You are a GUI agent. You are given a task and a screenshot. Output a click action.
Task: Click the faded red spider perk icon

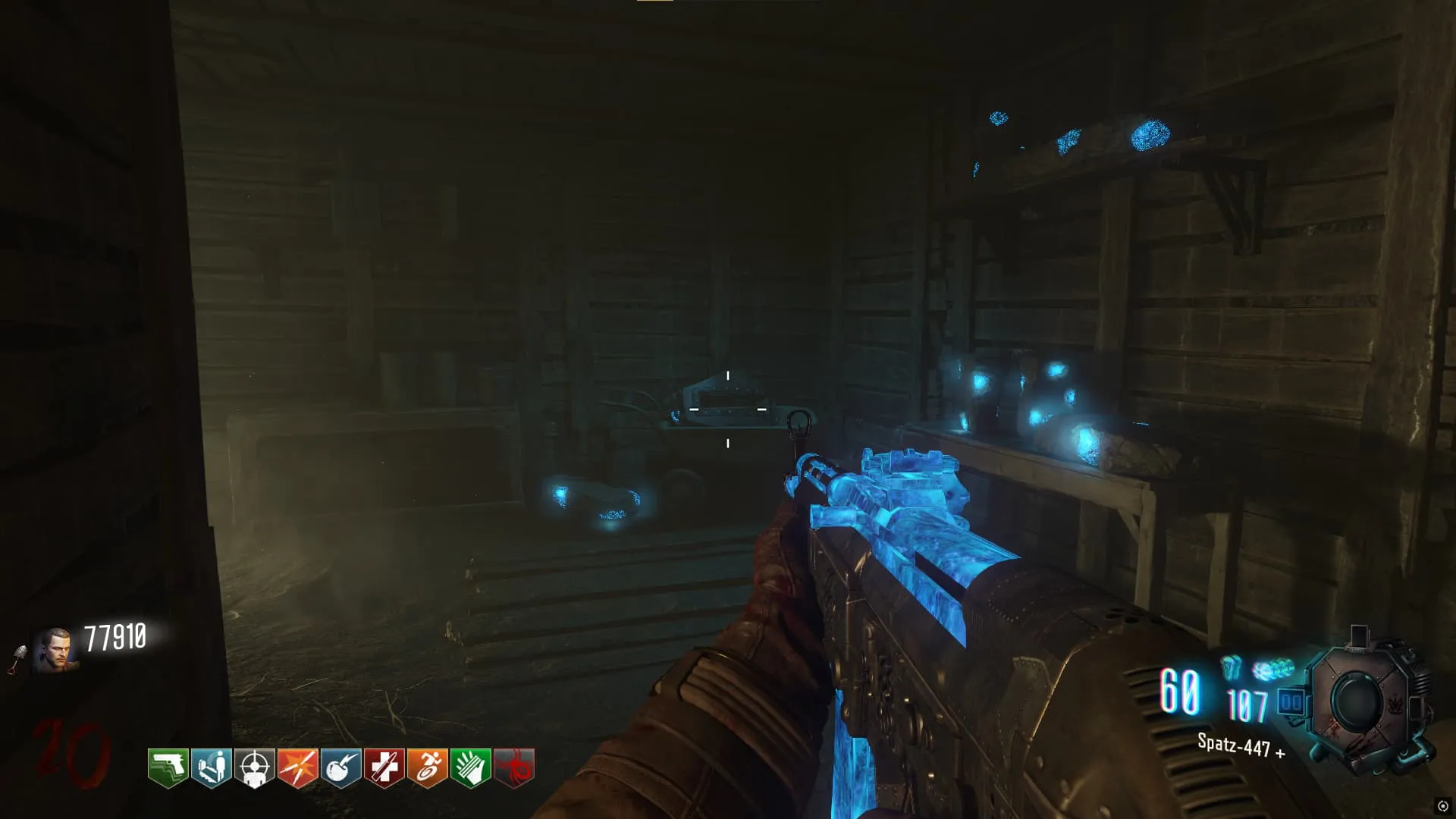(514, 767)
